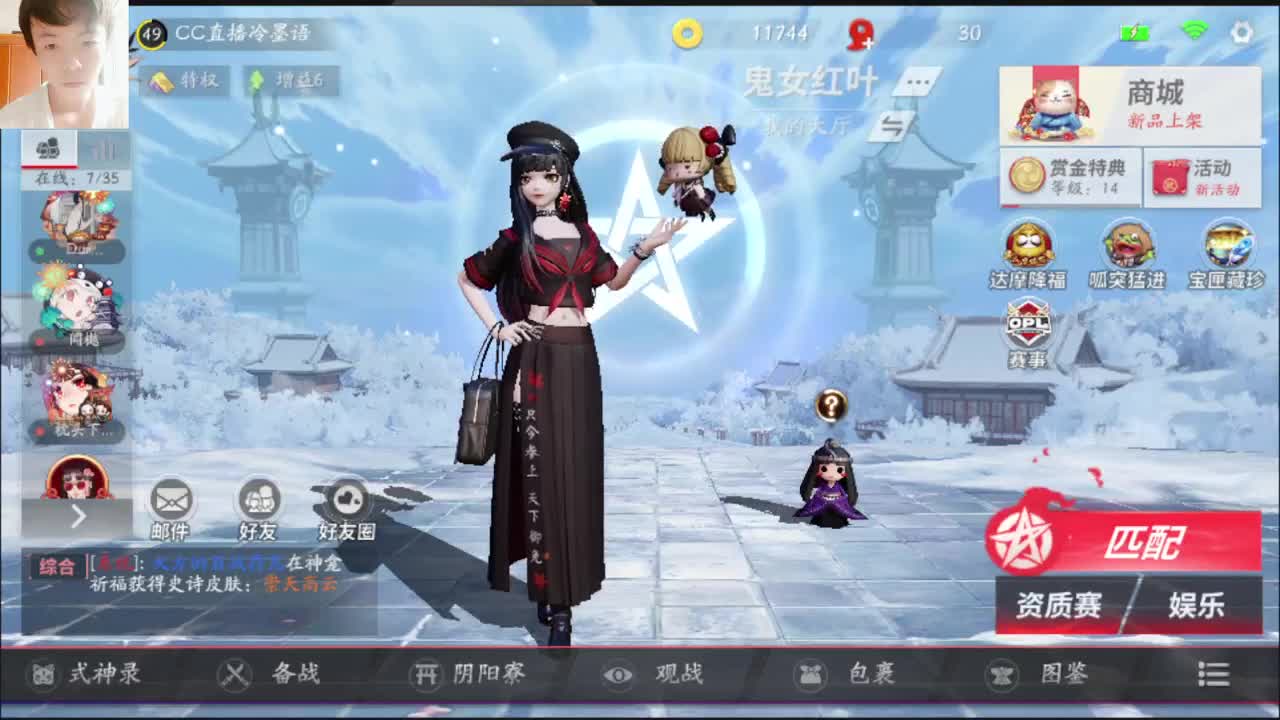Tap the question mark bubble above the chibi character

coord(831,405)
